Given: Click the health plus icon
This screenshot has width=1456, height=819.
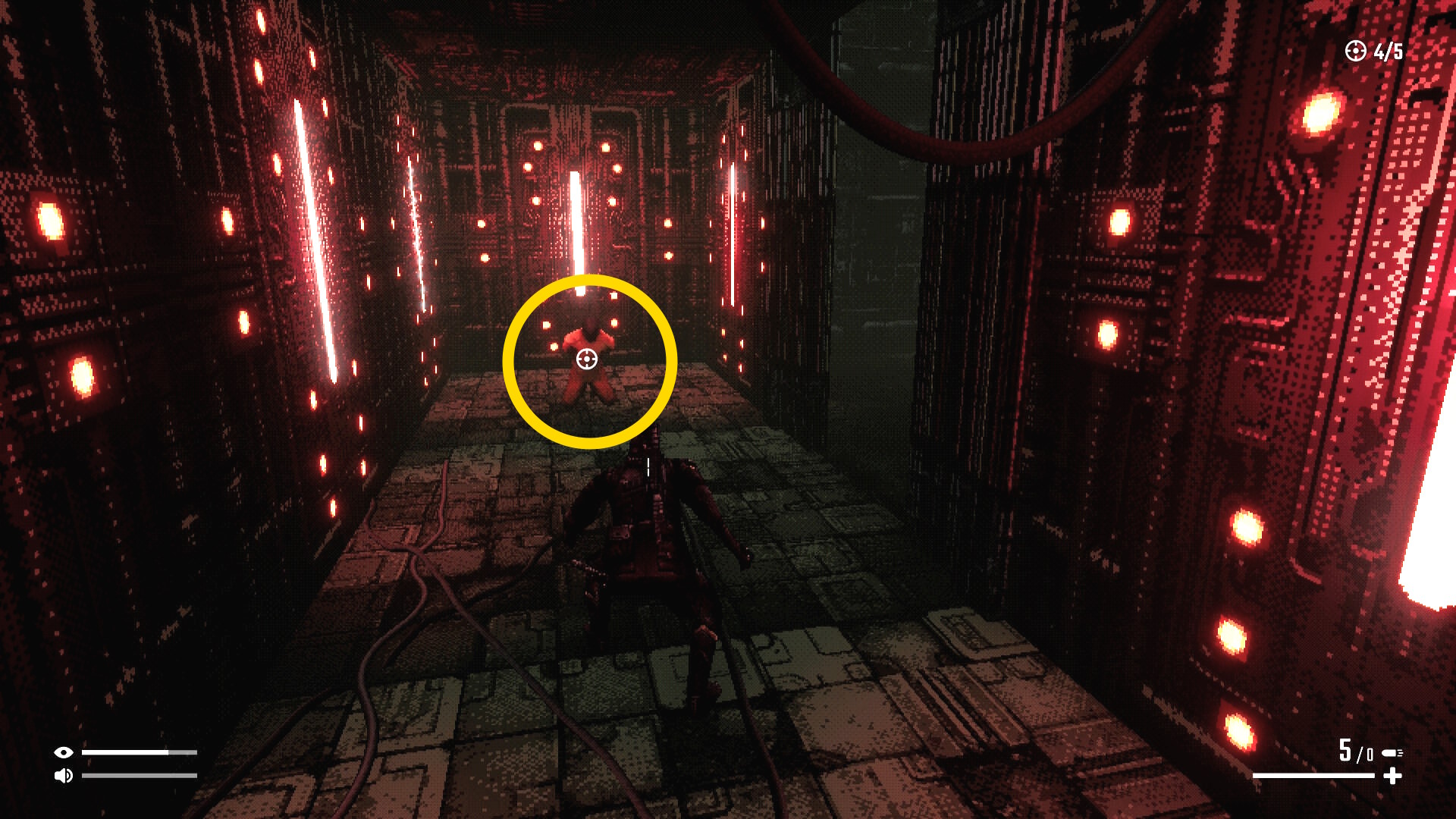Looking at the screenshot, I should point(1392,776).
